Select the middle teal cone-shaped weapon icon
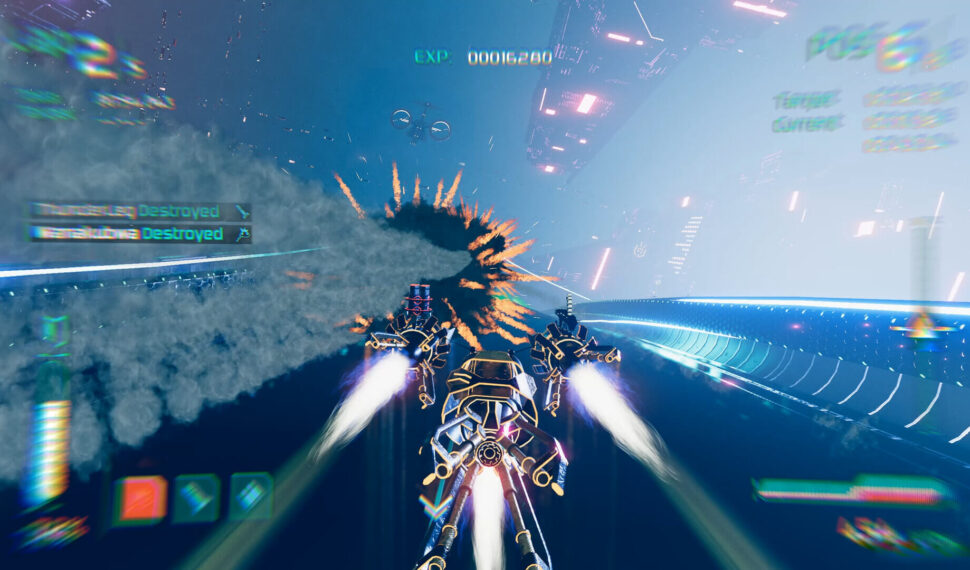This screenshot has width=970, height=570. (196, 497)
